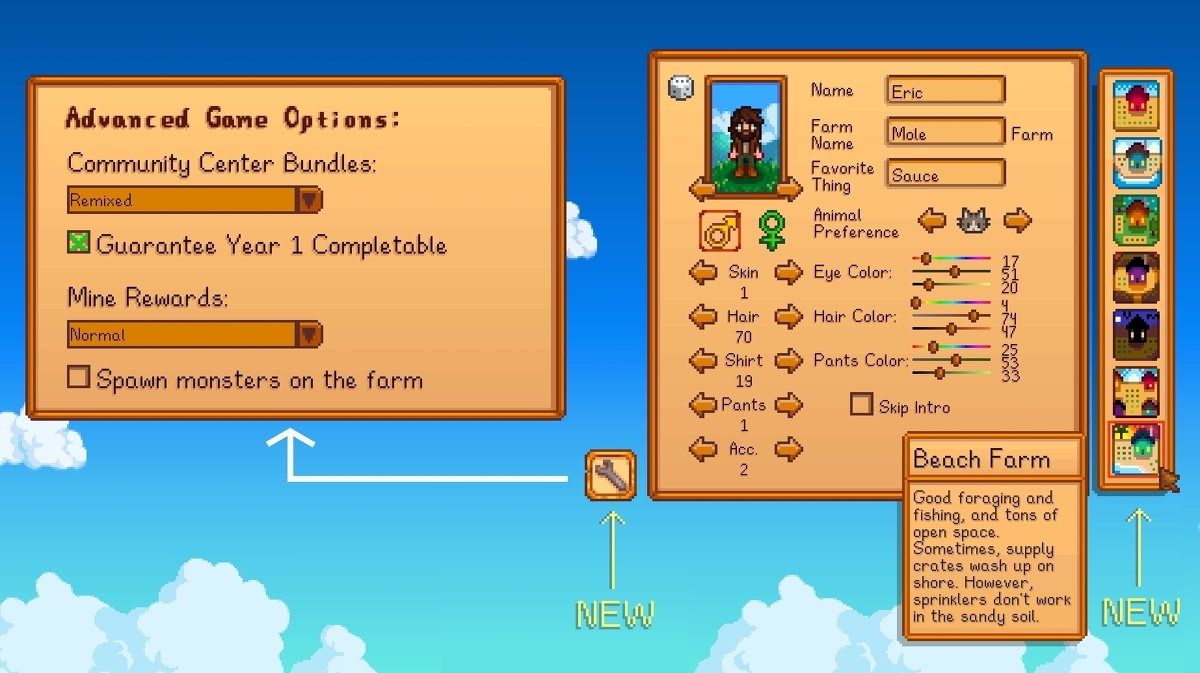This screenshot has width=1200, height=673.
Task: Go to next Acc. option
Action: pos(789,450)
